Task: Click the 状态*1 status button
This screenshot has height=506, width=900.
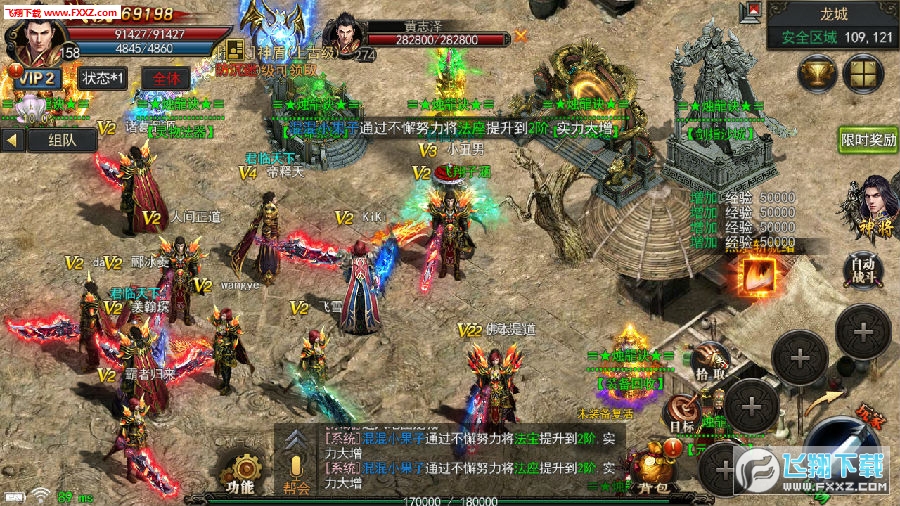Action: tap(102, 78)
